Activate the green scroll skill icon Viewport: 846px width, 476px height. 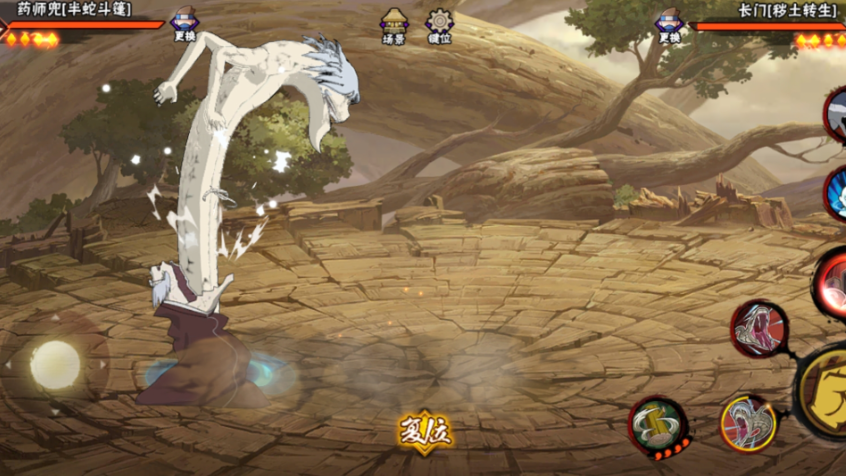(x=658, y=426)
